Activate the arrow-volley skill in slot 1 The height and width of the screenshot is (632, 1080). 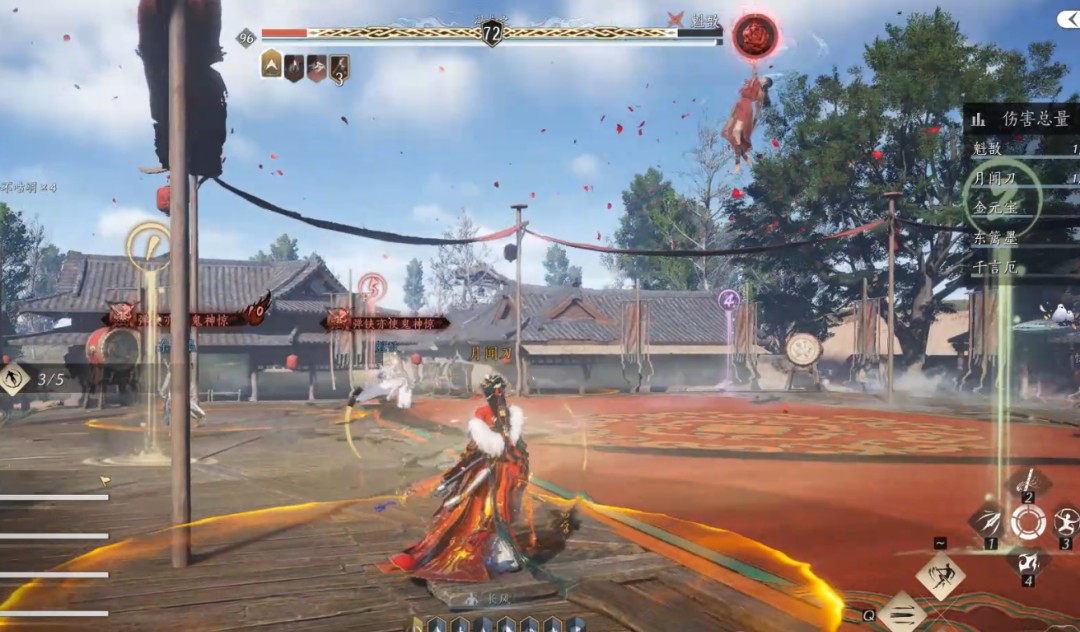[989, 521]
